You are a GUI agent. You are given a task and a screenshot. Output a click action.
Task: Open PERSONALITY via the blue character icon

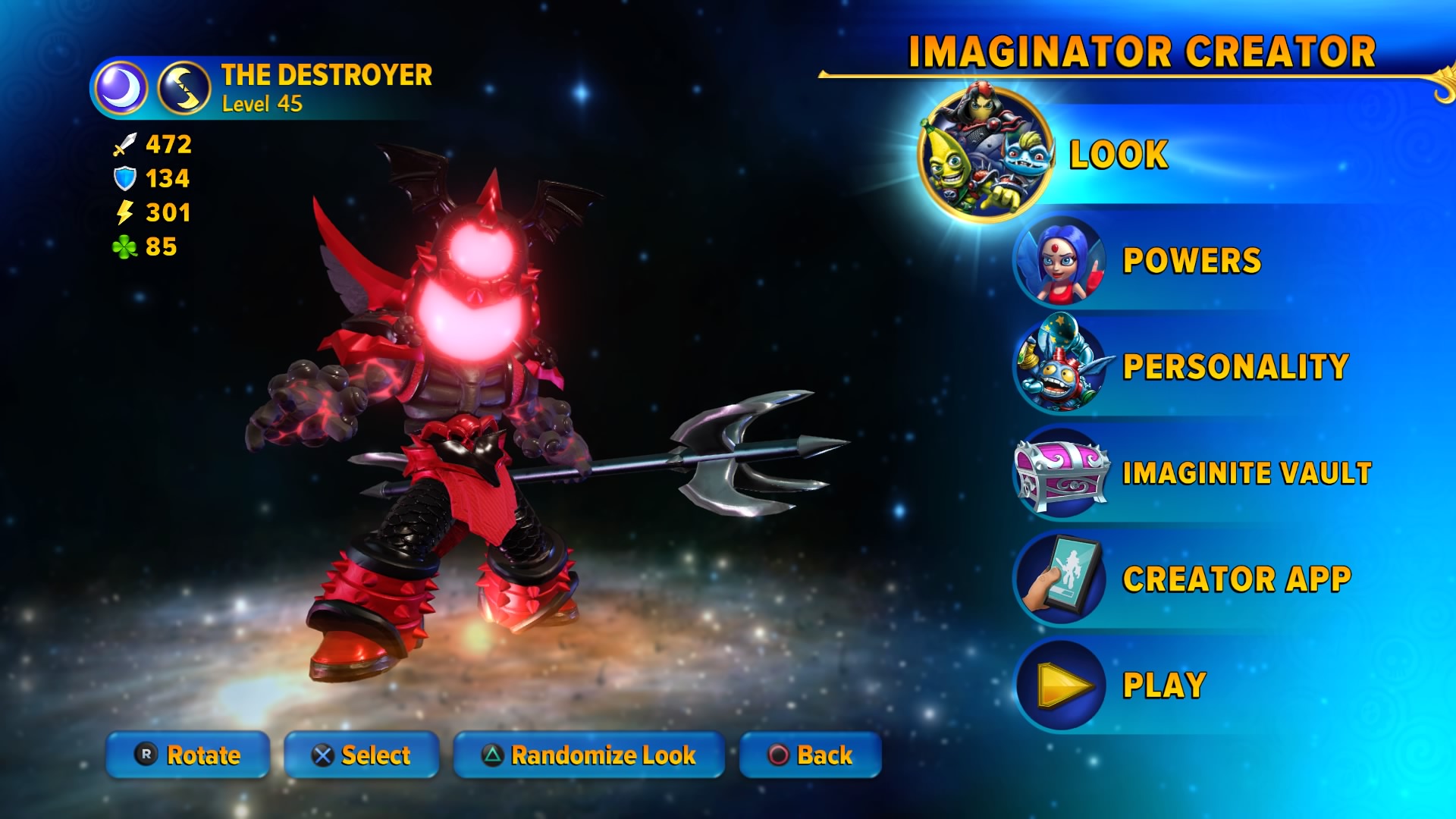(x=1061, y=366)
